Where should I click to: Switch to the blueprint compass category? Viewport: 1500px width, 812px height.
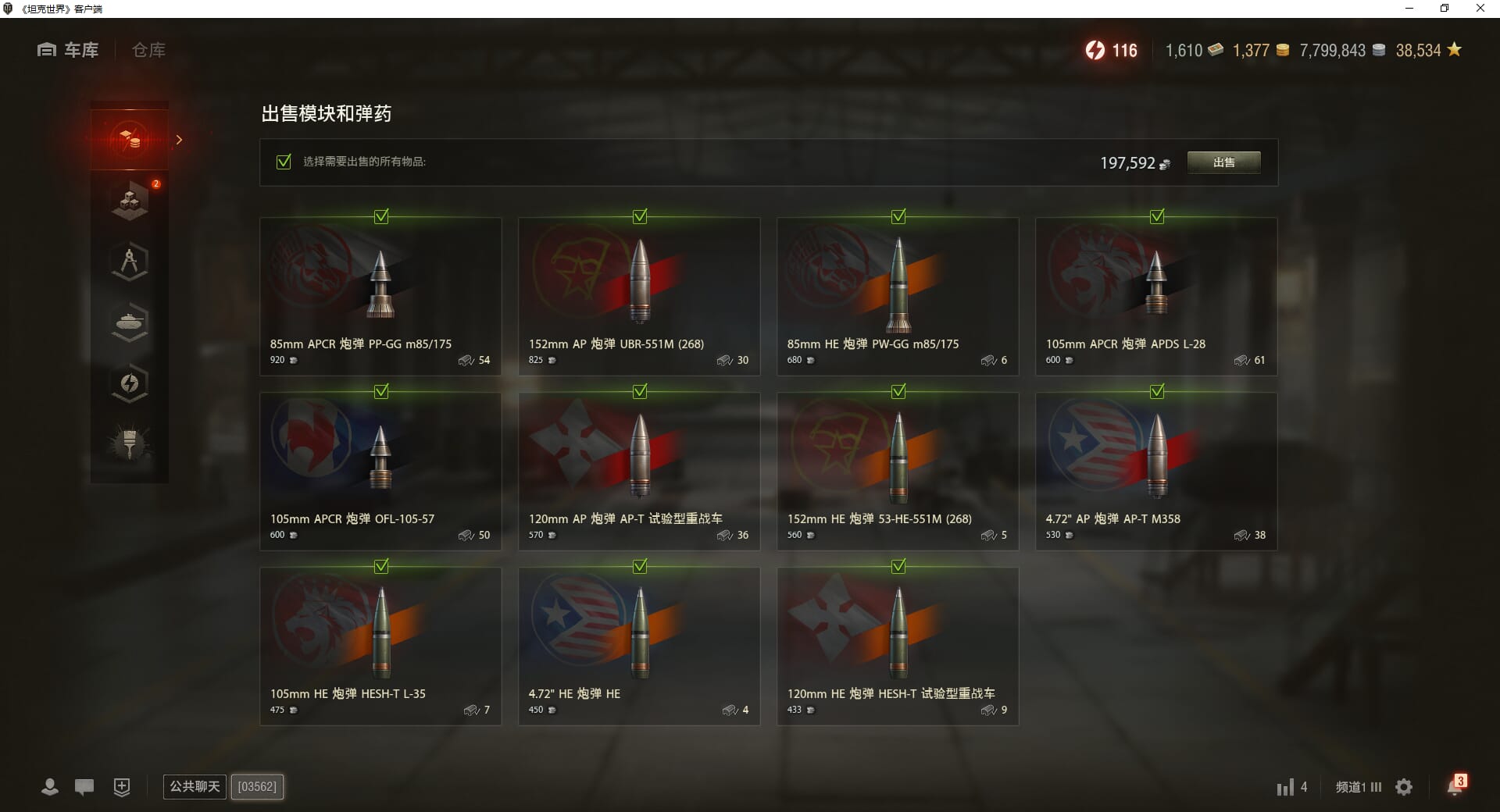[130, 262]
